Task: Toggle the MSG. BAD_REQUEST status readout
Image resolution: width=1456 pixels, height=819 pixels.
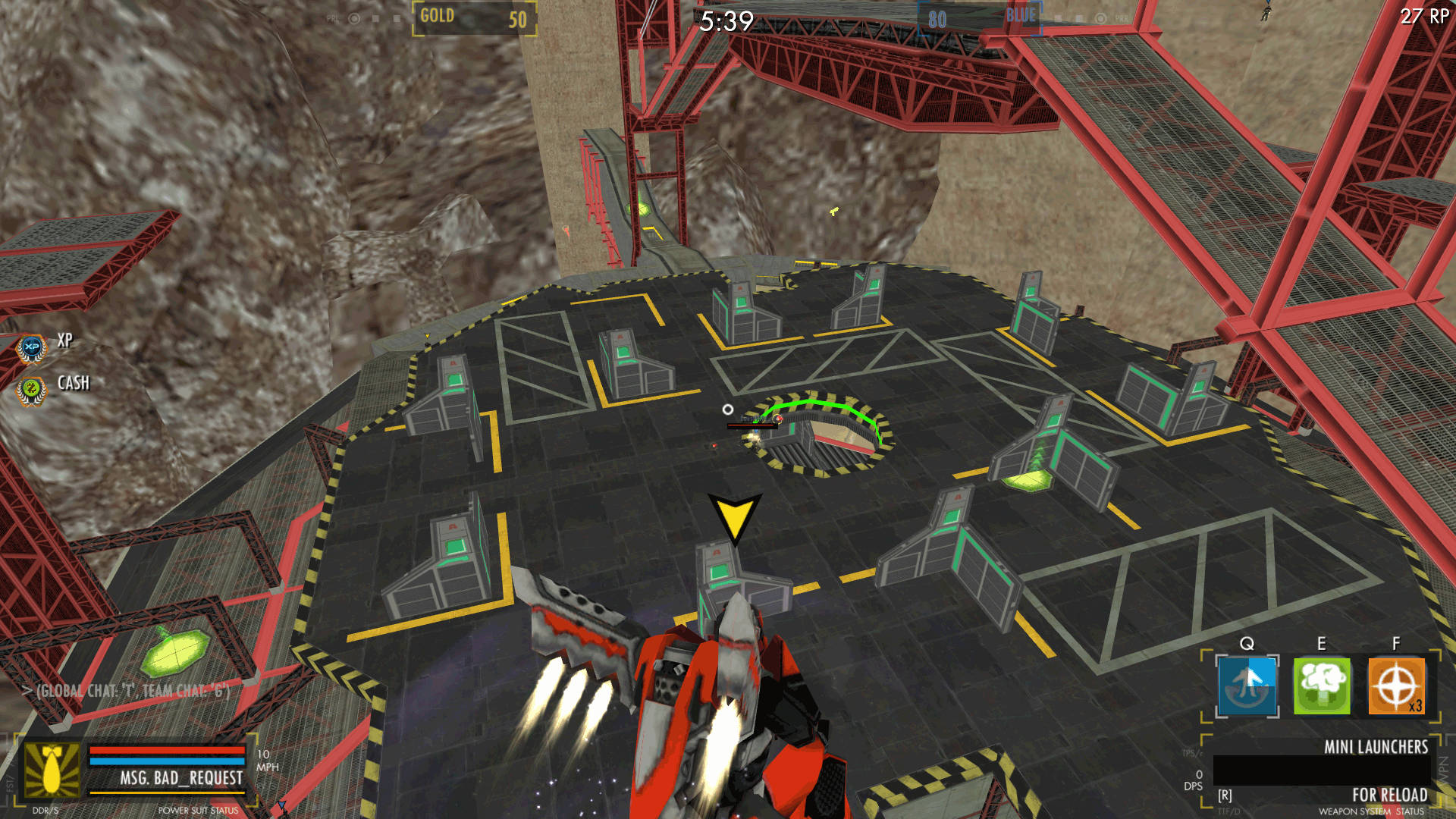Action: pos(182,778)
